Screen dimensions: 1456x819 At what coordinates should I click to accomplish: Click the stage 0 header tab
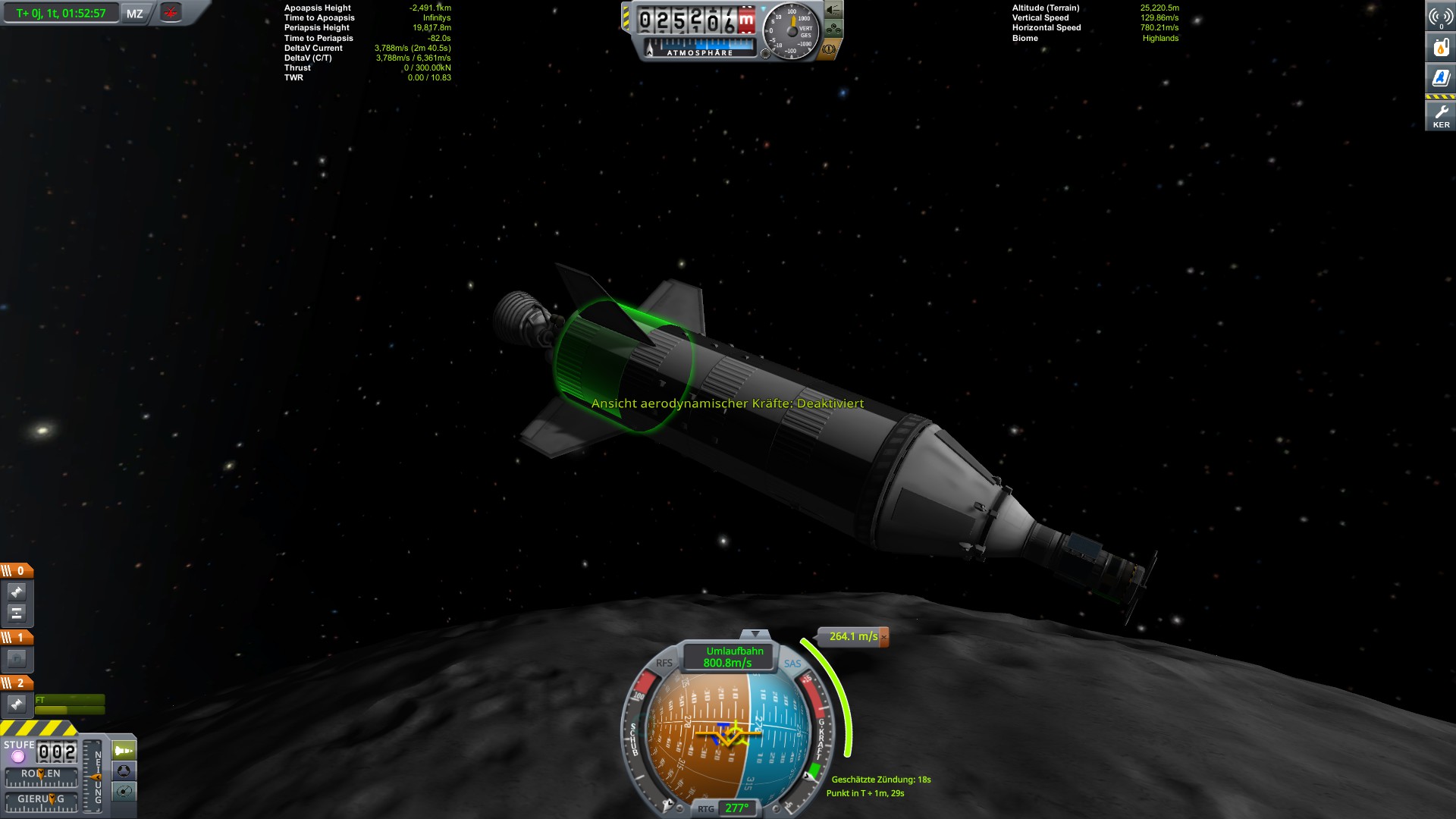17,570
